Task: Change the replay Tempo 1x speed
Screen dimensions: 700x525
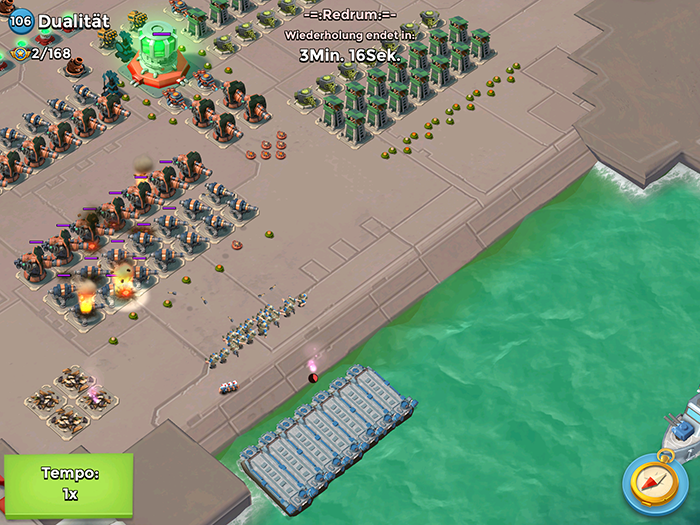Action: (68, 484)
